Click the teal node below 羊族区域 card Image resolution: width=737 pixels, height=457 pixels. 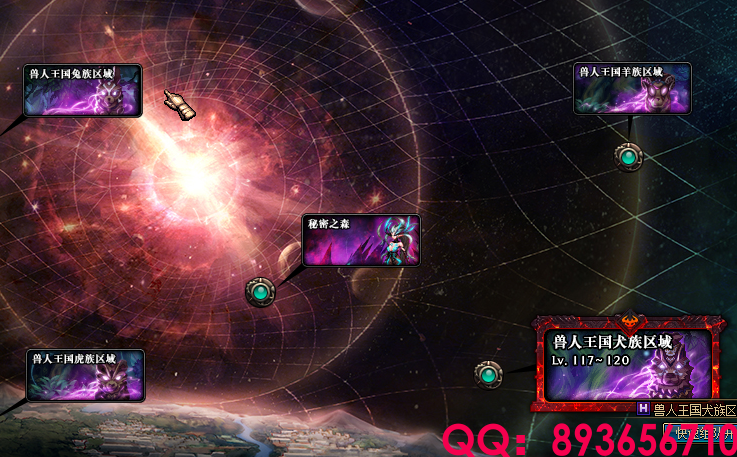coord(628,156)
